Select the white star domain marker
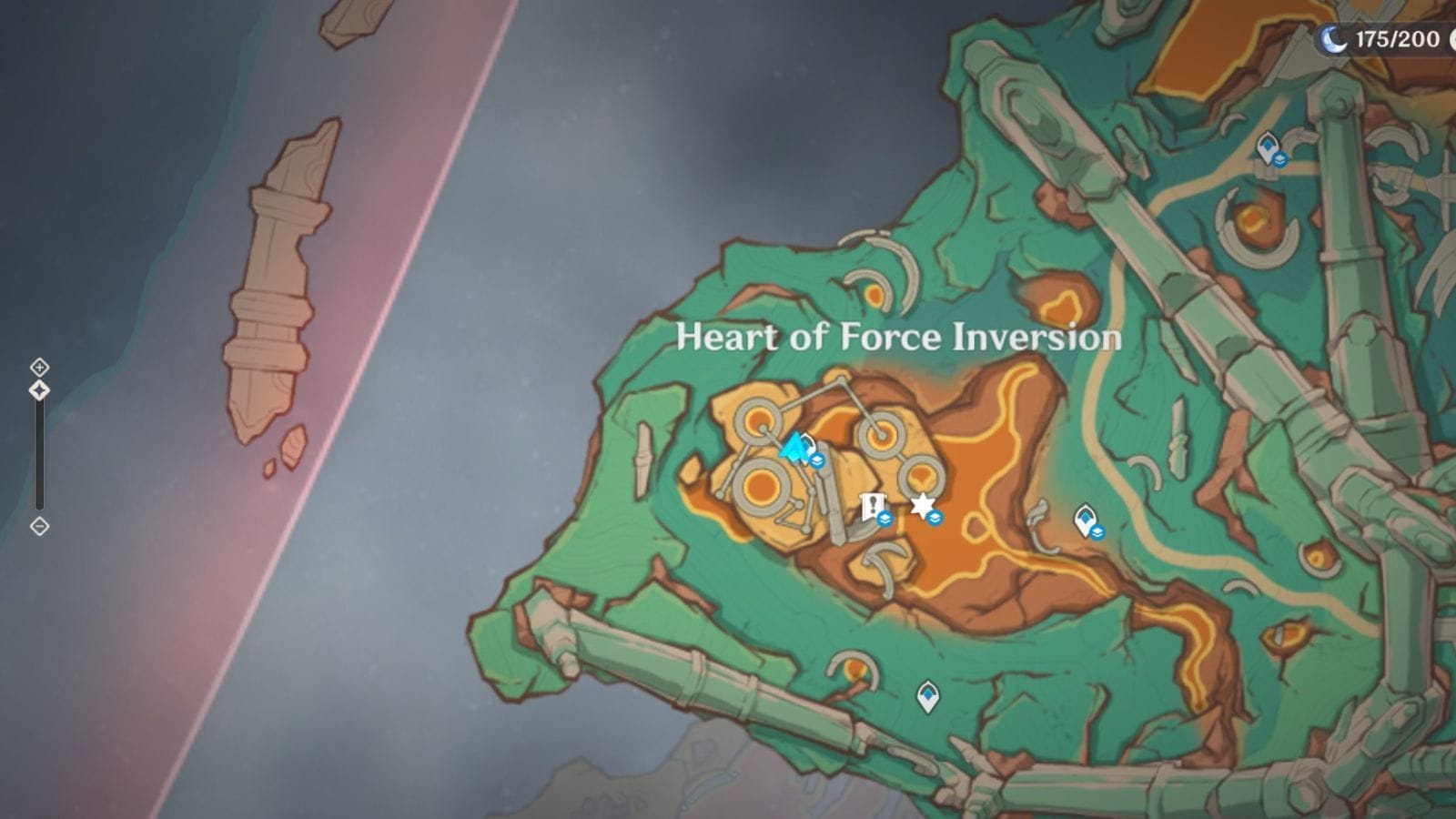Viewport: 1456px width, 819px height. (x=922, y=503)
